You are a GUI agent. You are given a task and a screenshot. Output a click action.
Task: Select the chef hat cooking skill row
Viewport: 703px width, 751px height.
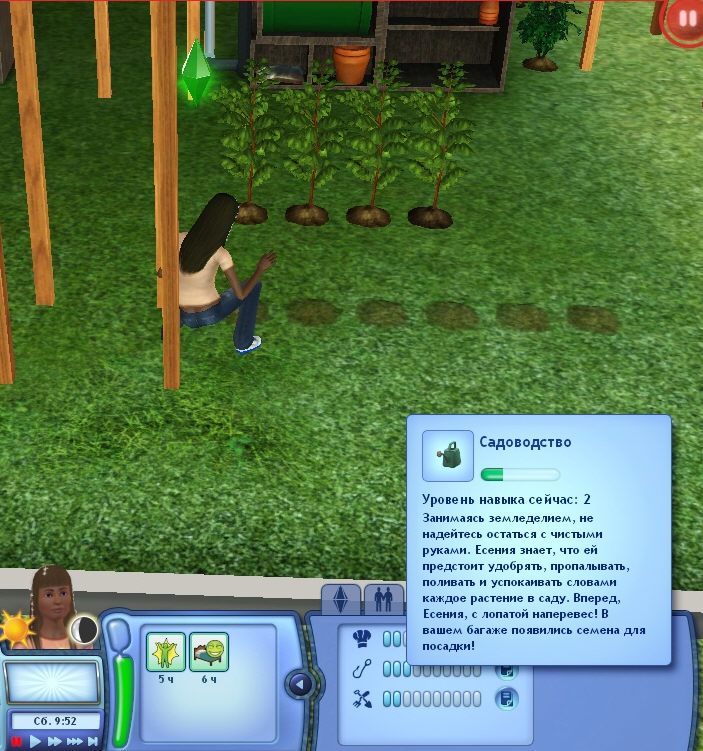[362, 638]
